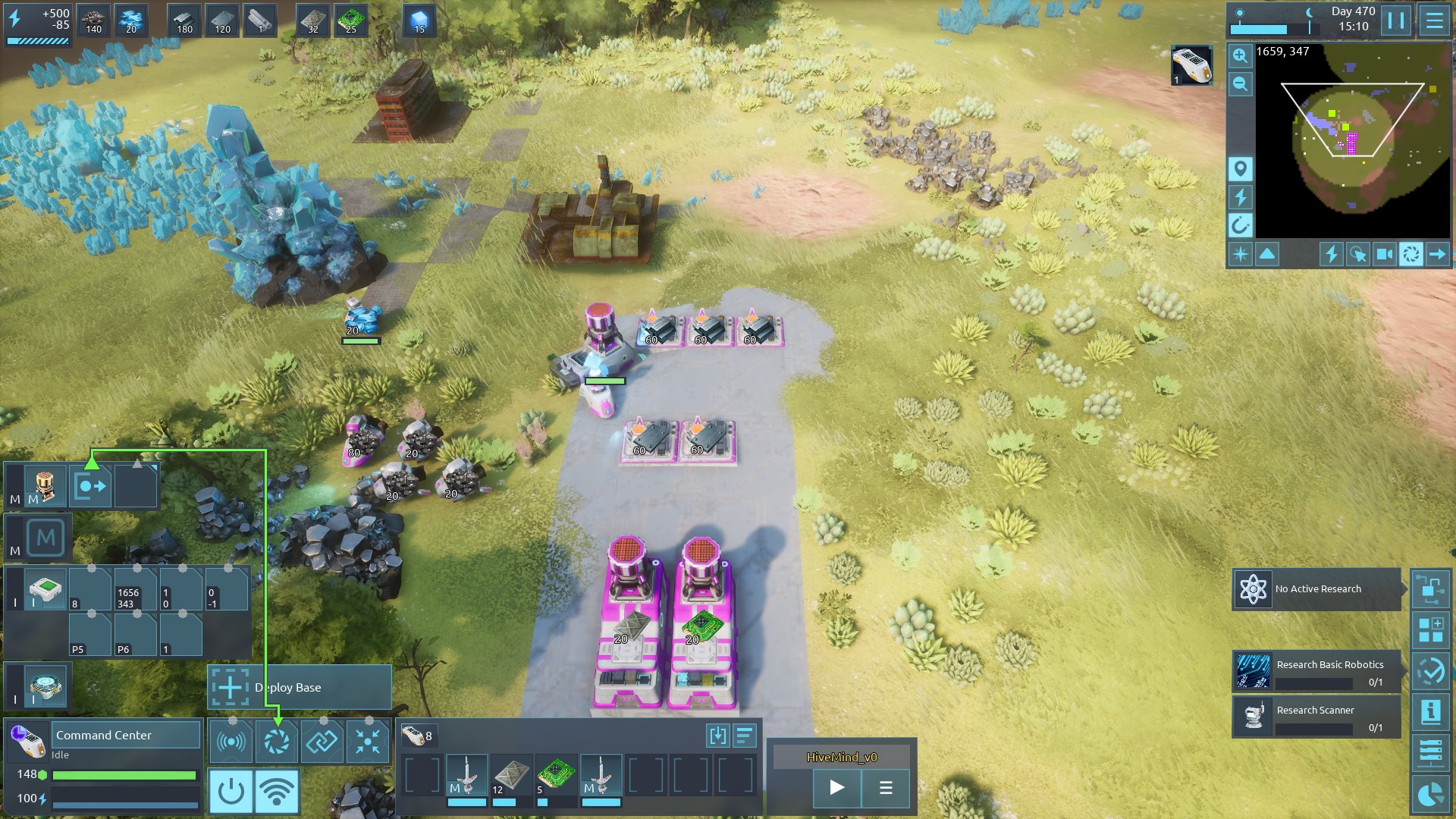The width and height of the screenshot is (1456, 819).
Task: Select the Deploy Base action
Action: 300,687
